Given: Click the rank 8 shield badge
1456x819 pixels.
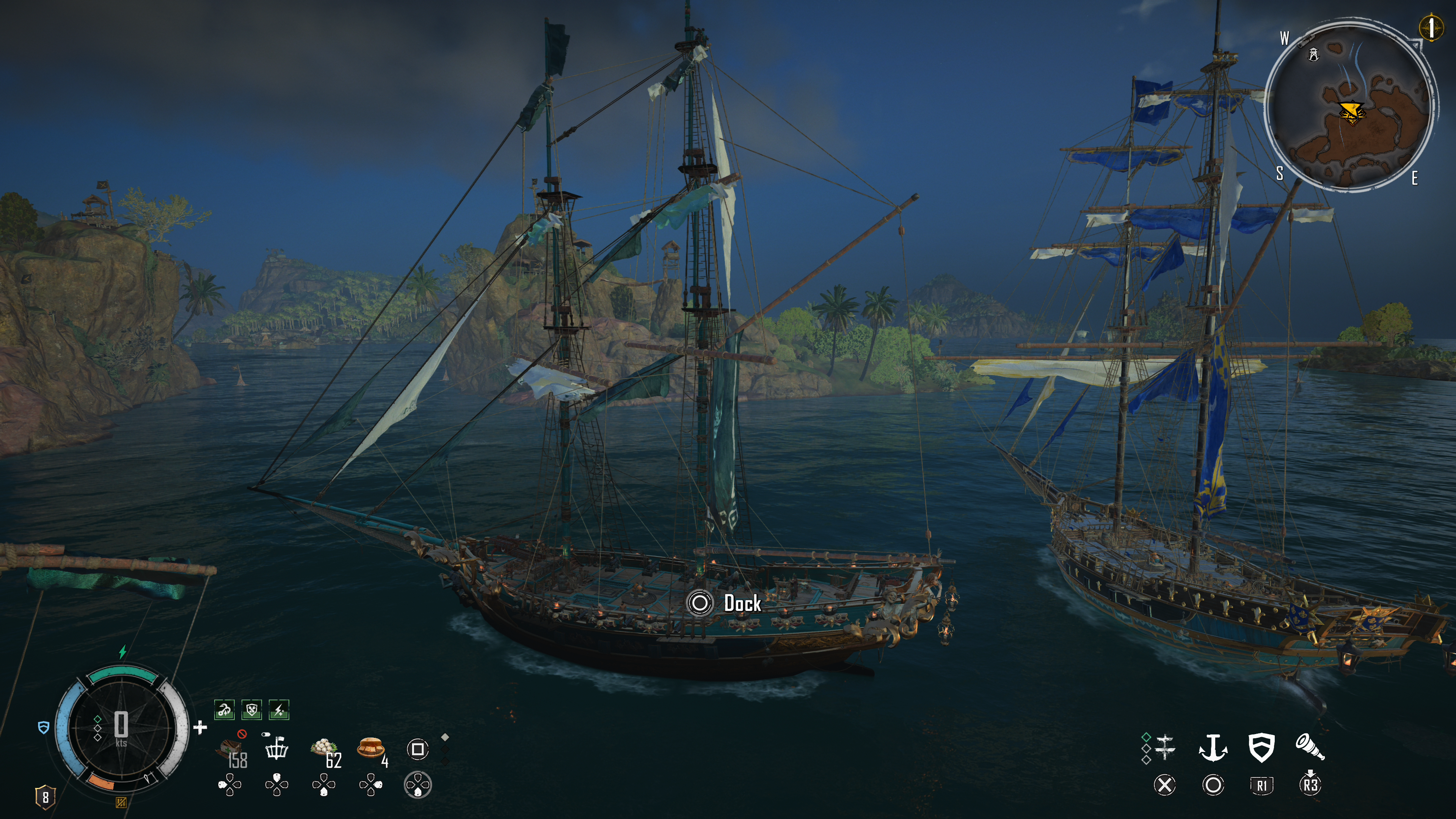Looking at the screenshot, I should (45, 797).
